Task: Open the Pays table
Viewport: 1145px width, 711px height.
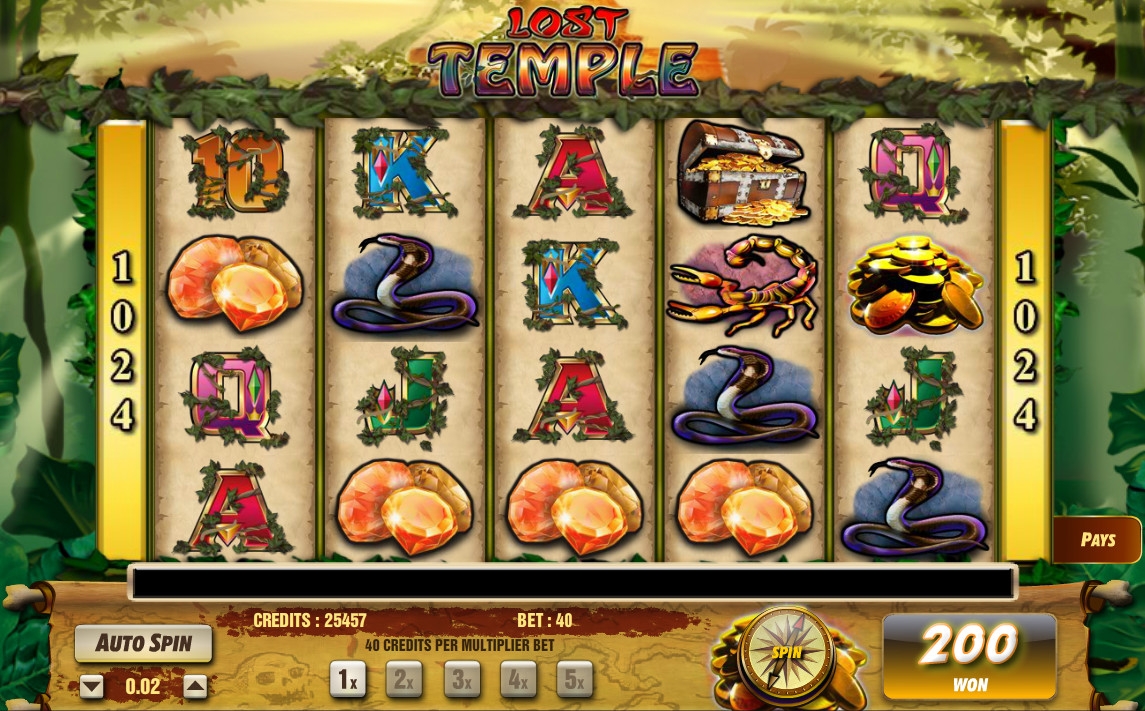Action: [x=1097, y=540]
